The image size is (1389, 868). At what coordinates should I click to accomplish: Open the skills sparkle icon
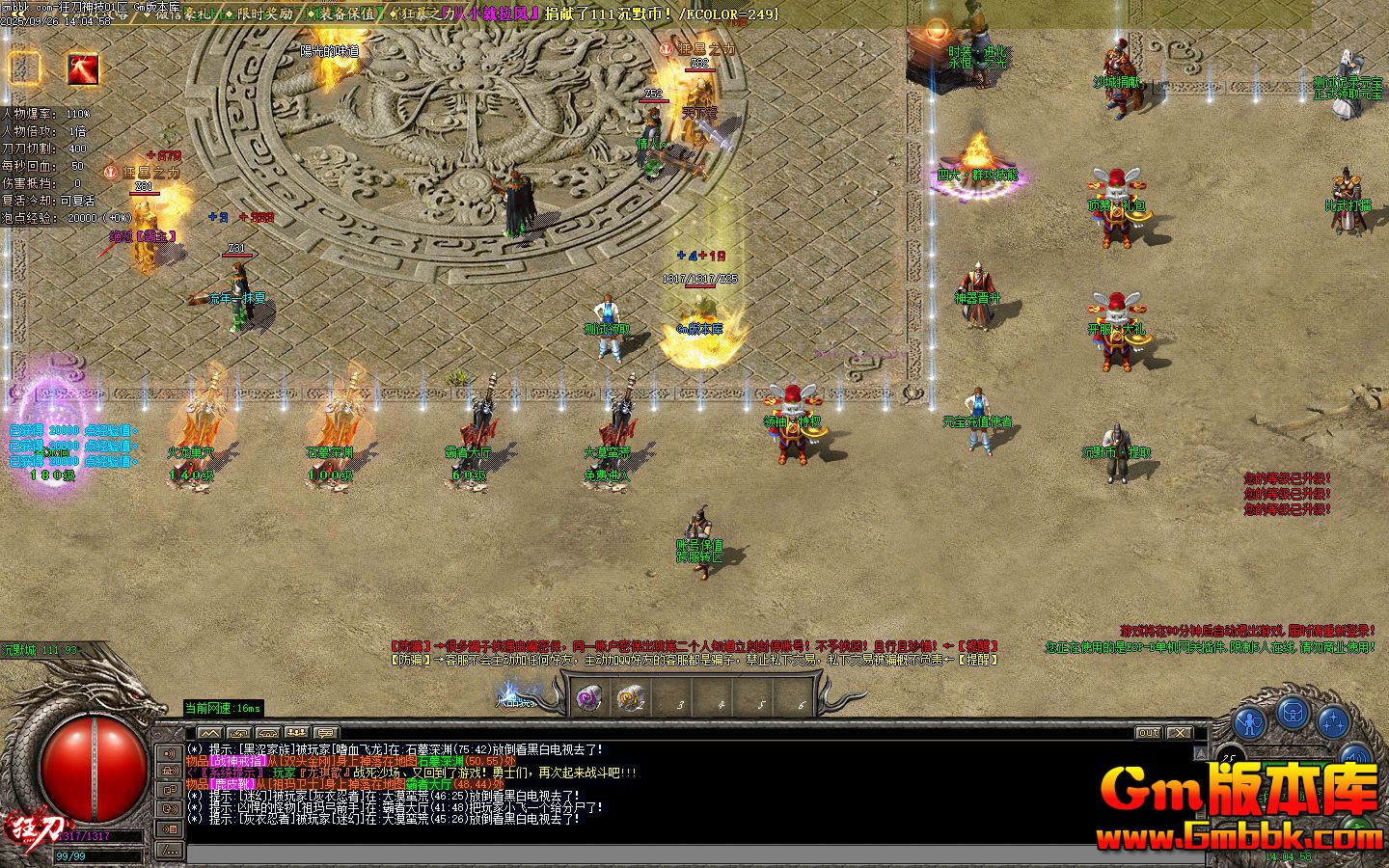pyautogui.click(x=1333, y=720)
